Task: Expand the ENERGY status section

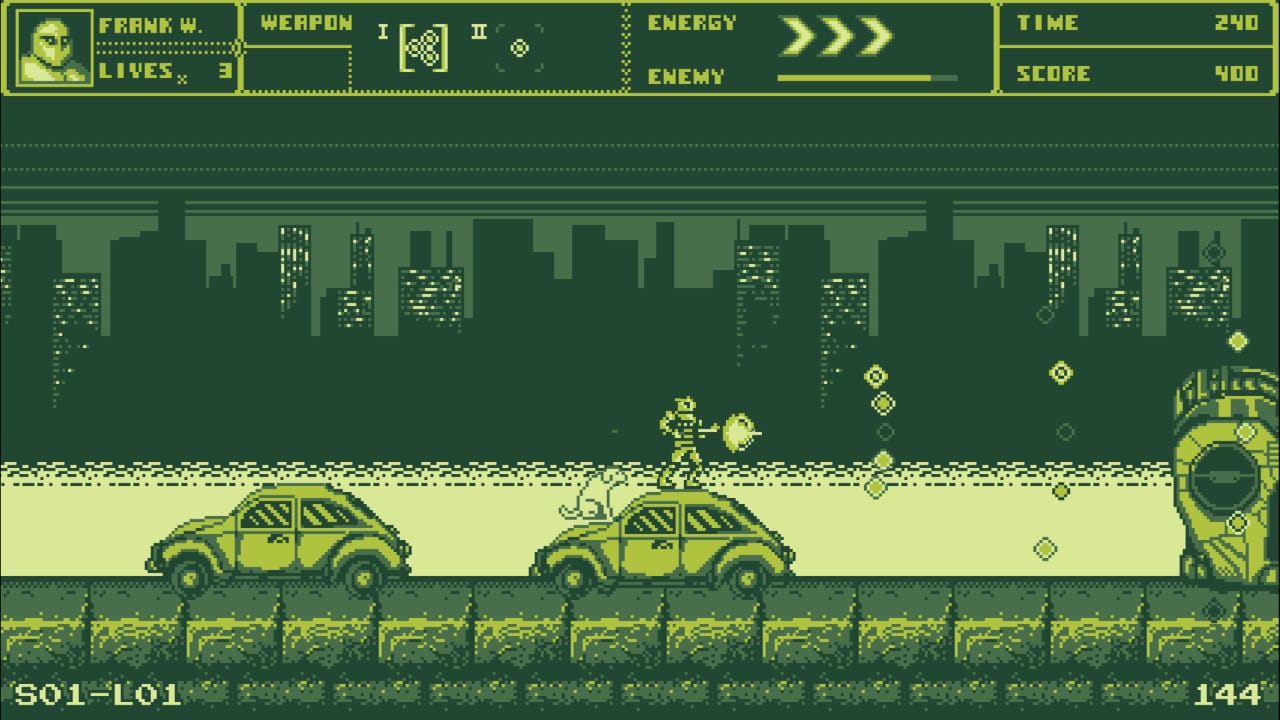Action: (692, 22)
